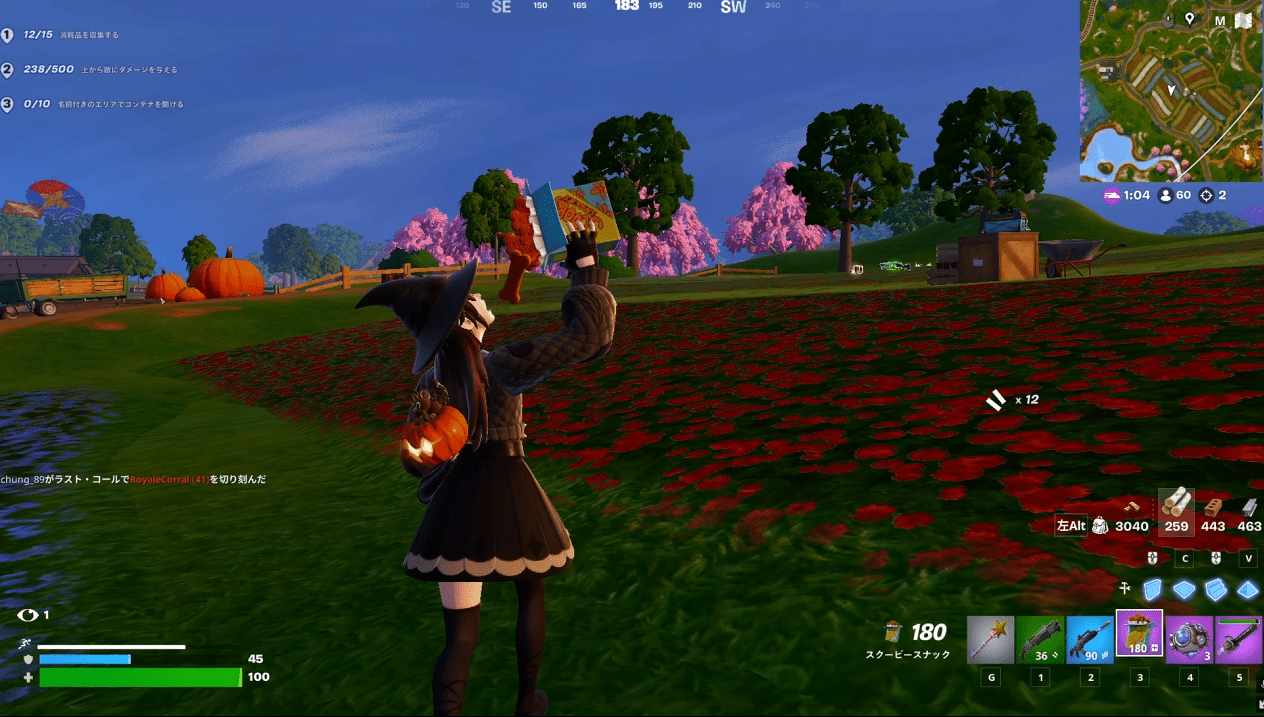
Task: Click the folded map icon on minimap
Action: pos(1244,20)
